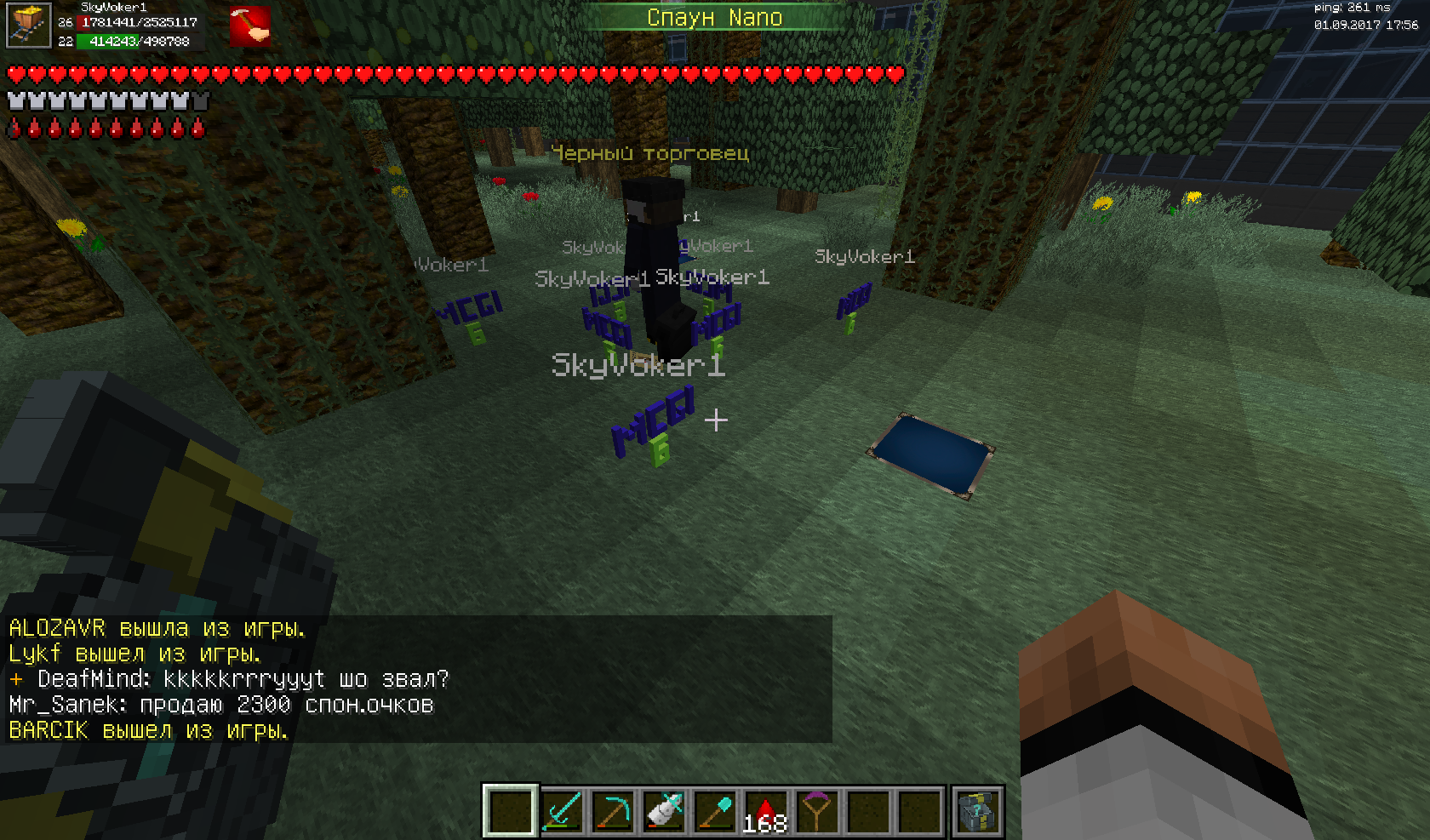Select the diamond sword hotbar slot

pos(562,811)
